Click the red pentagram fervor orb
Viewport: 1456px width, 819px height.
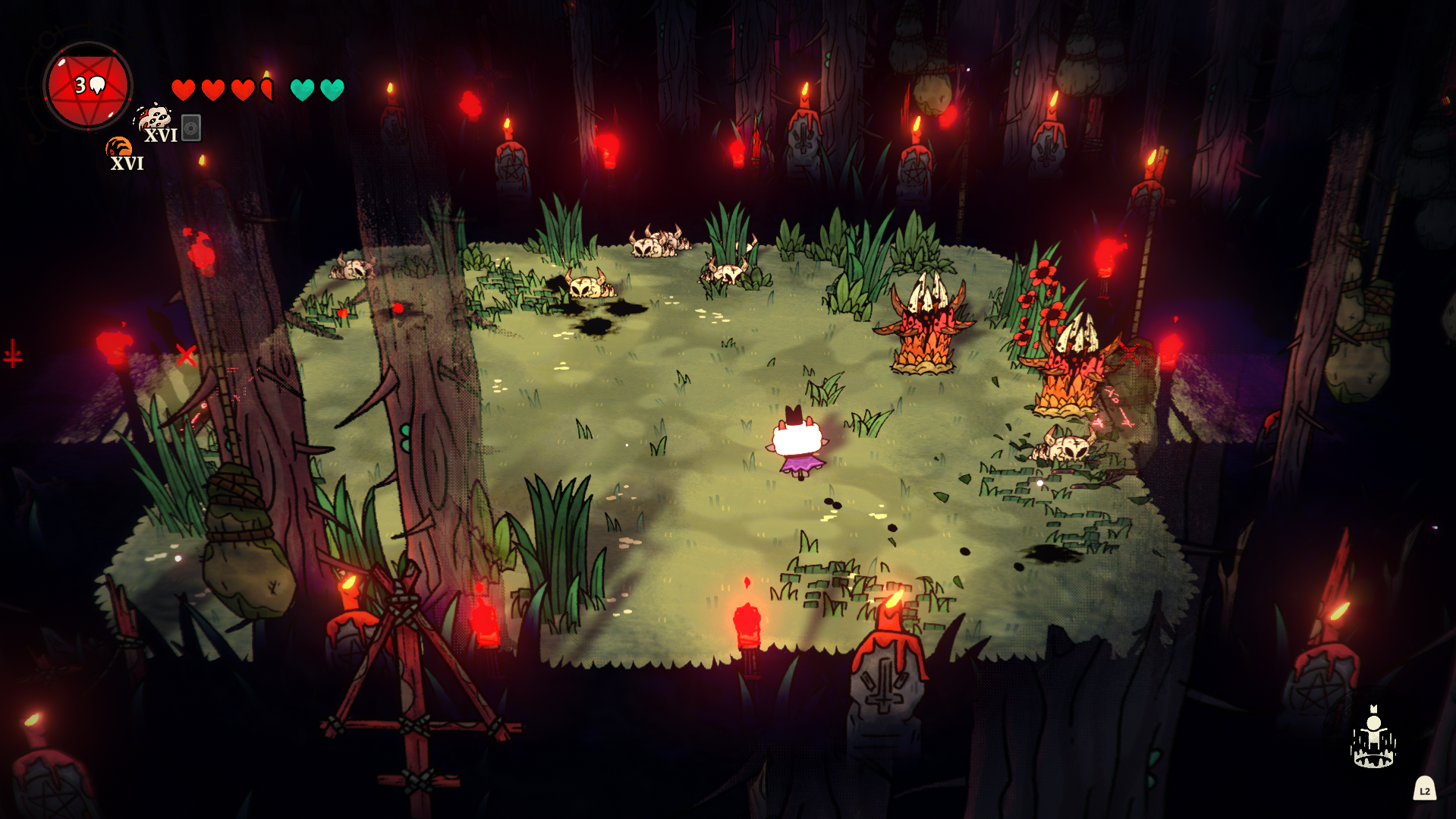point(88,86)
